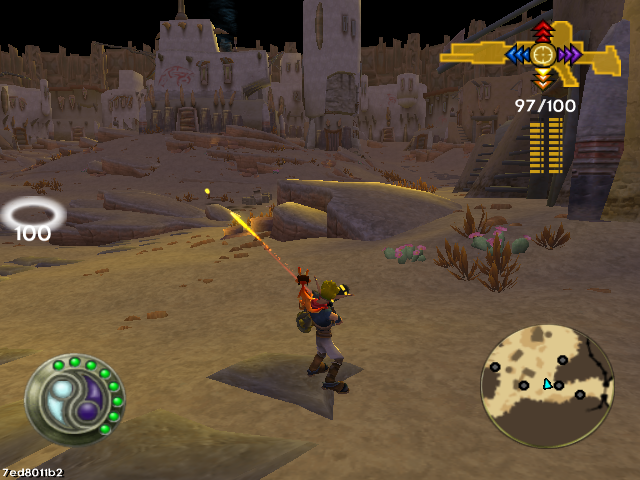Click the cyan player arrow on minimap
Screen dimensions: 640x480
coord(547,384)
